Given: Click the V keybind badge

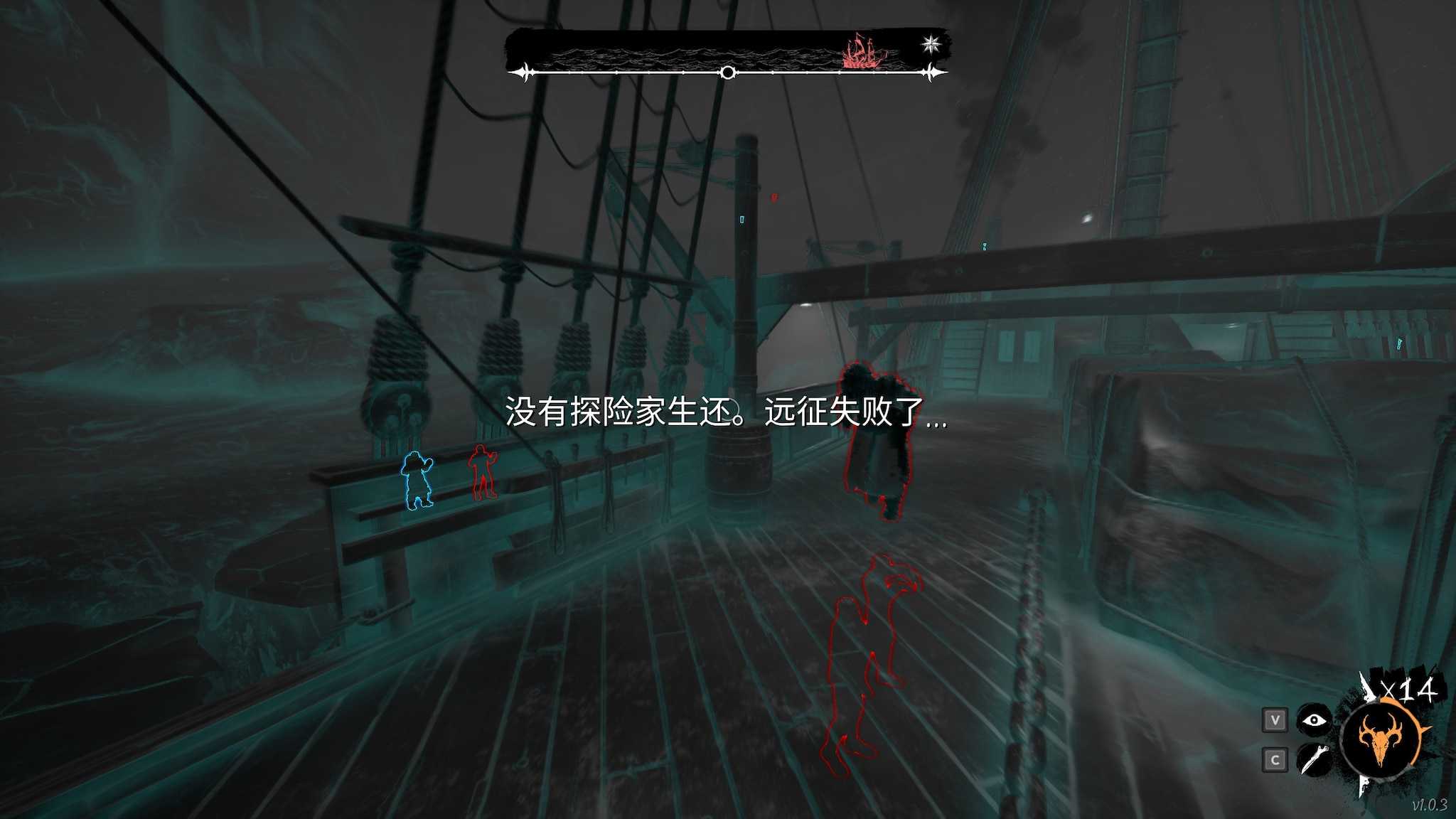Looking at the screenshot, I should coord(1275,719).
